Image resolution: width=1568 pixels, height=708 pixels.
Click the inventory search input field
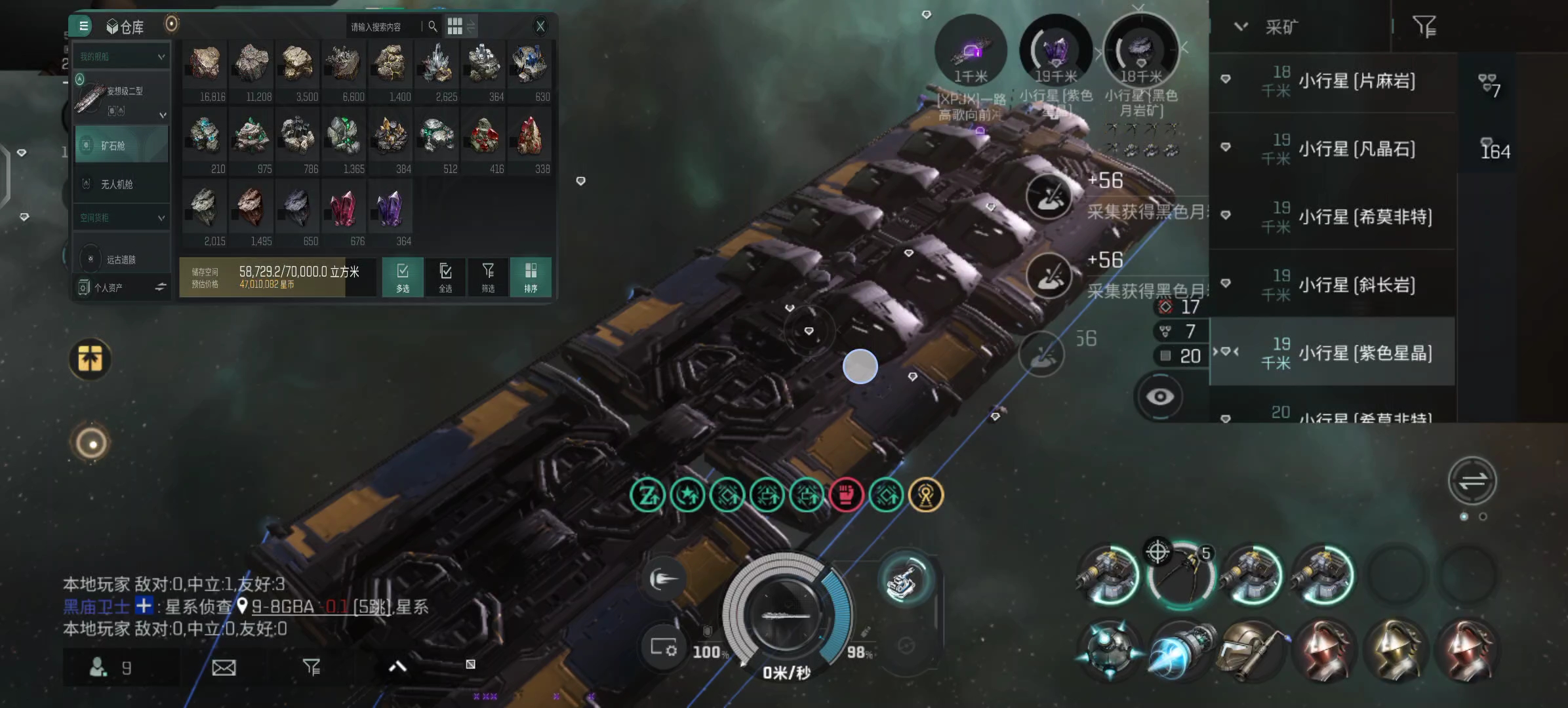tap(384, 27)
